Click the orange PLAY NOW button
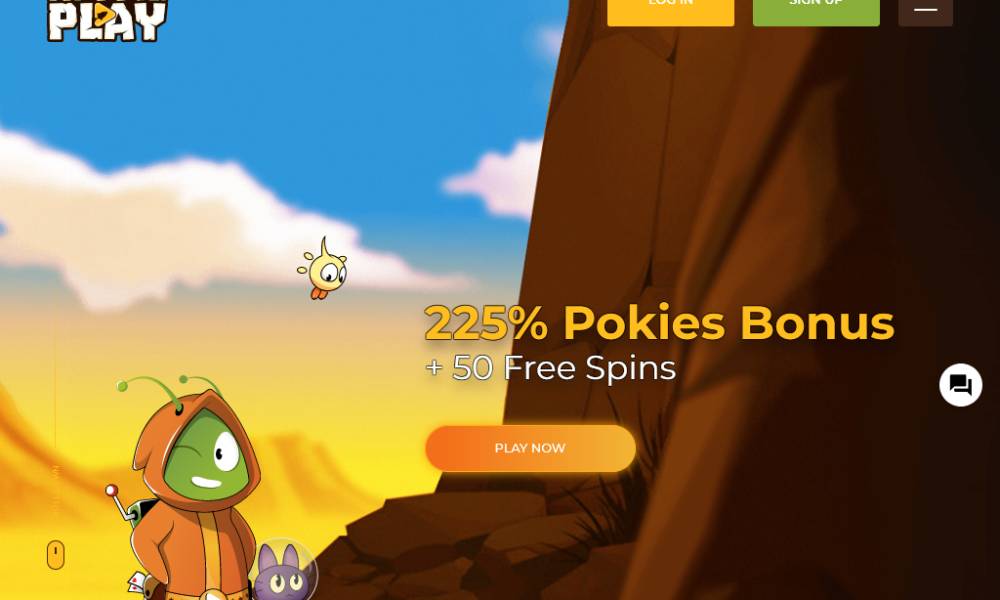 click(x=530, y=448)
